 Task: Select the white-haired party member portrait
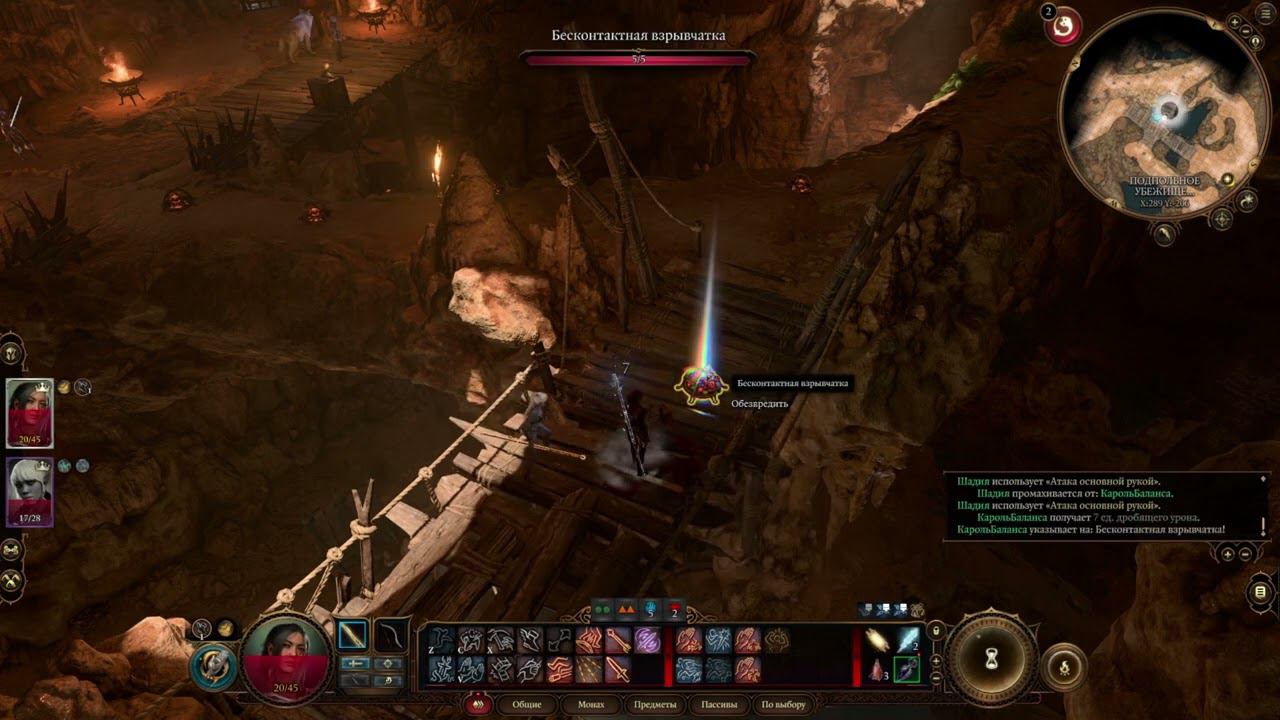click(30, 492)
